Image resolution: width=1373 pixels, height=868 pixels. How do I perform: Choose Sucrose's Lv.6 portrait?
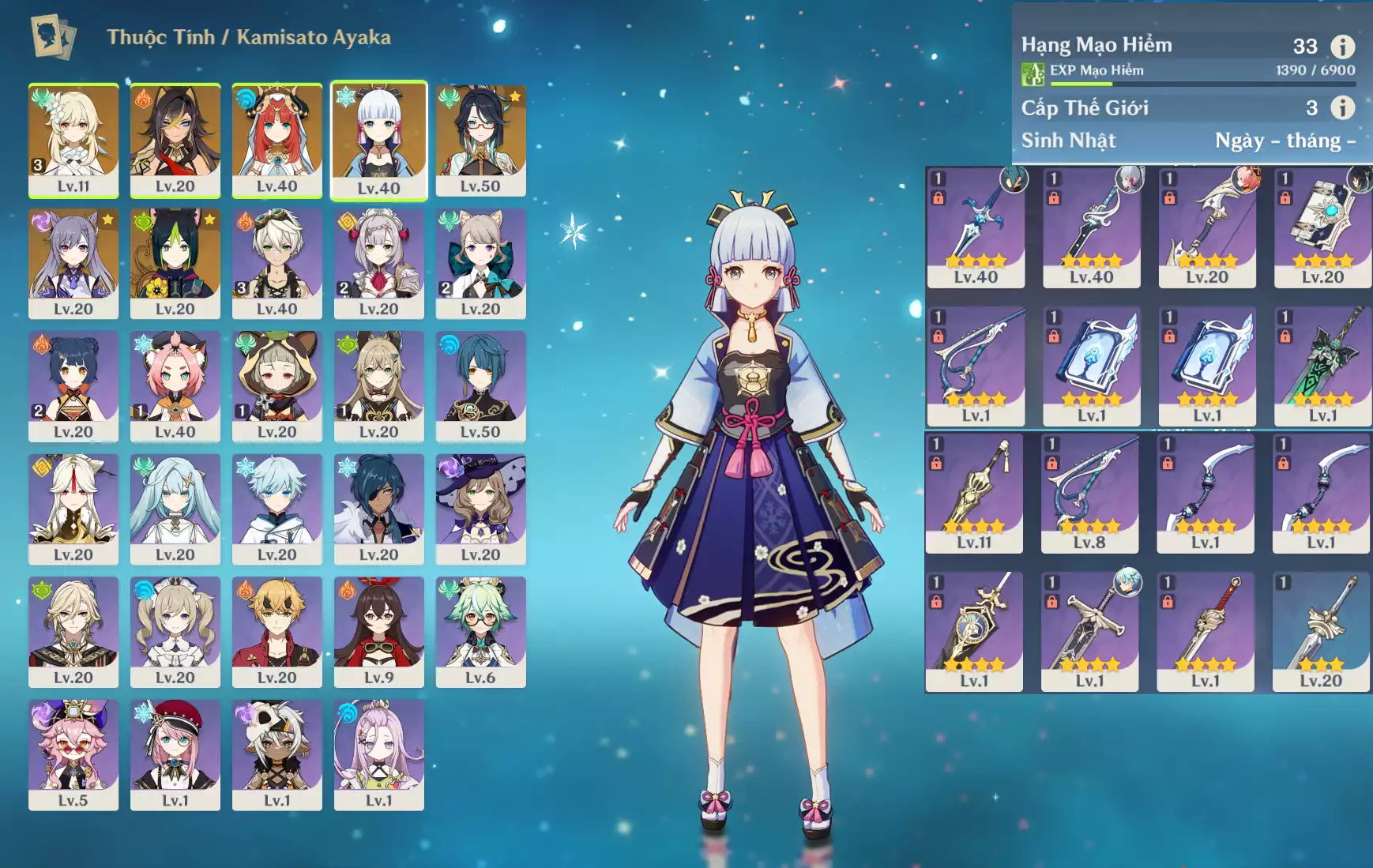click(480, 631)
